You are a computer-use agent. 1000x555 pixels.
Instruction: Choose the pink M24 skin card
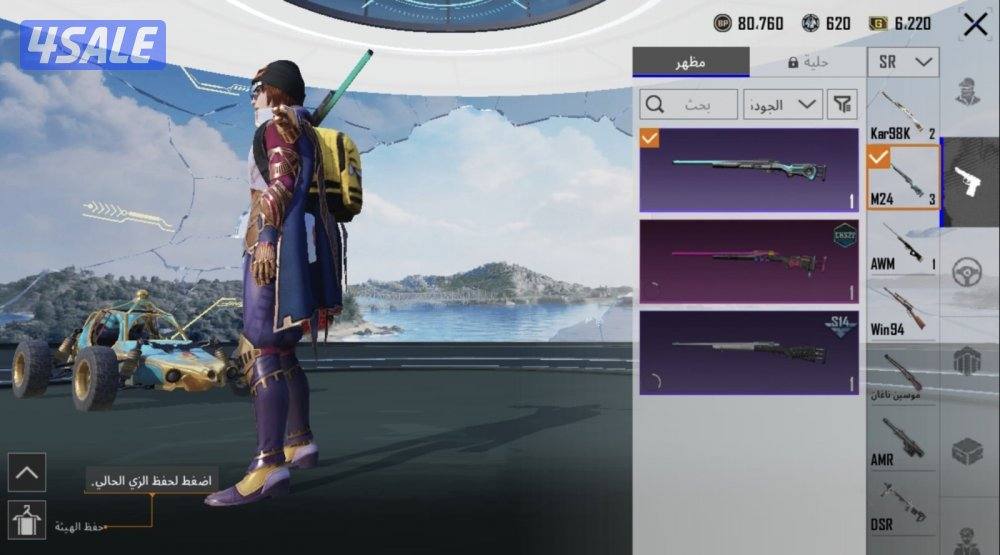(749, 261)
